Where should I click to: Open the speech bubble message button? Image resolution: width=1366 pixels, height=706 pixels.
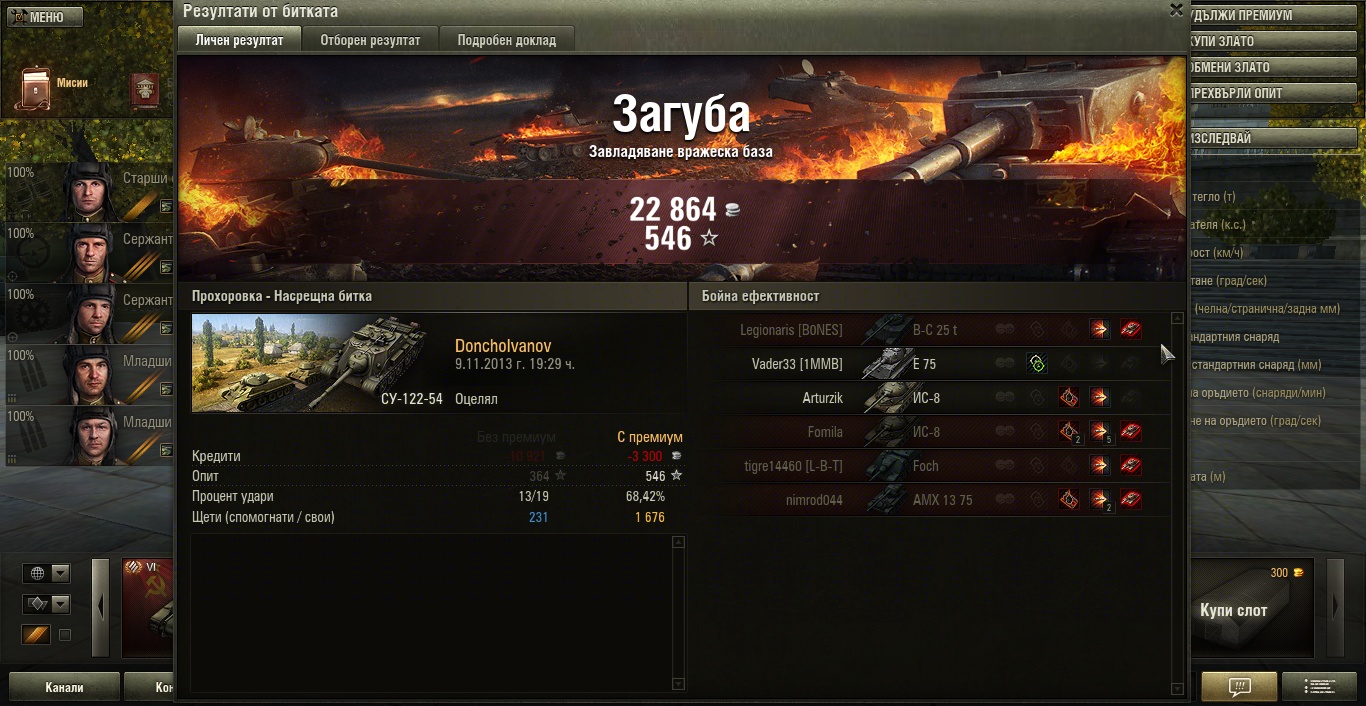(1239, 687)
